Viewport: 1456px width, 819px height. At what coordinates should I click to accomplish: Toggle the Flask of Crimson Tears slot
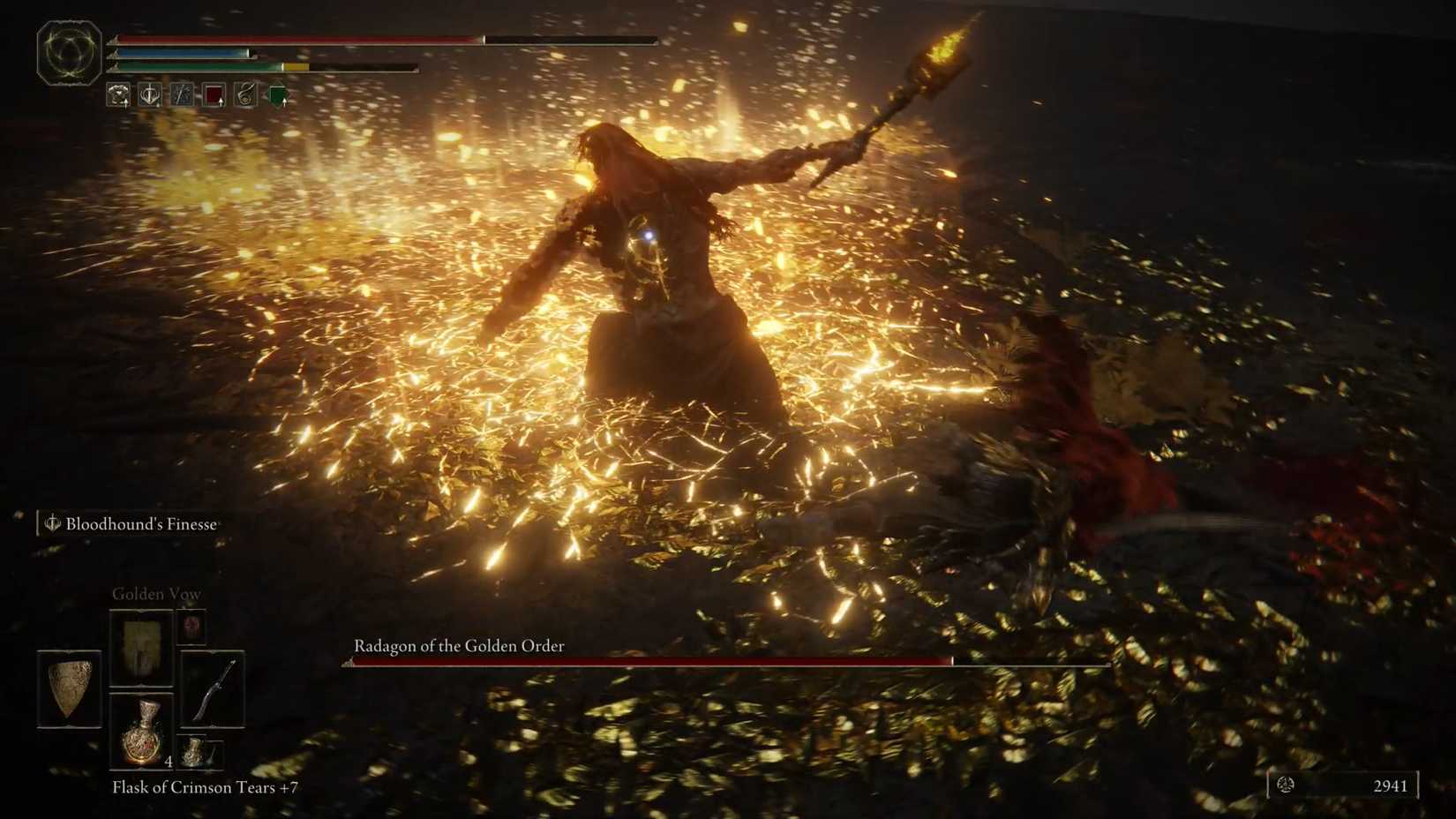tap(143, 733)
